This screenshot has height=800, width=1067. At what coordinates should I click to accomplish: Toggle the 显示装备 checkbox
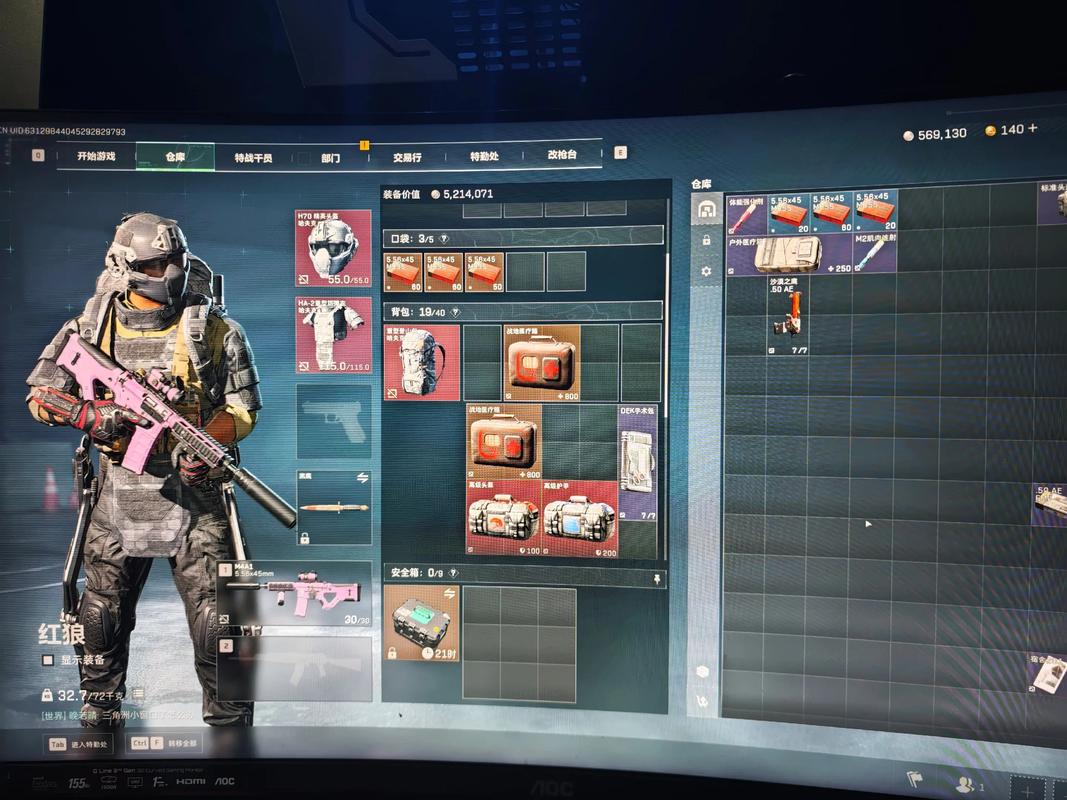point(48,660)
